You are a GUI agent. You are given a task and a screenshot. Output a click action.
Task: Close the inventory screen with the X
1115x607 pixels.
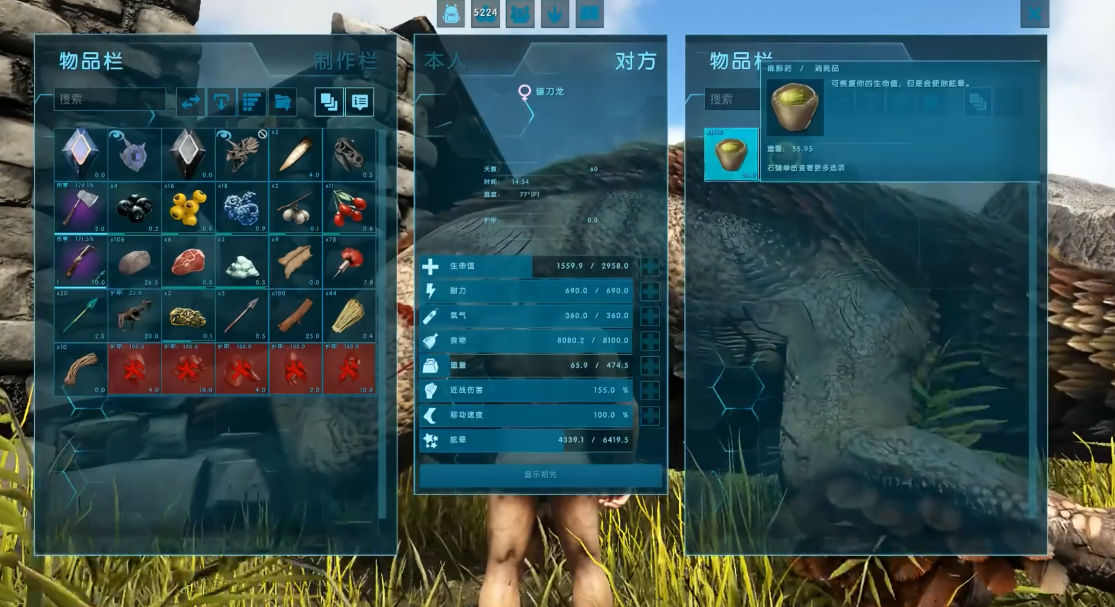tap(1034, 13)
